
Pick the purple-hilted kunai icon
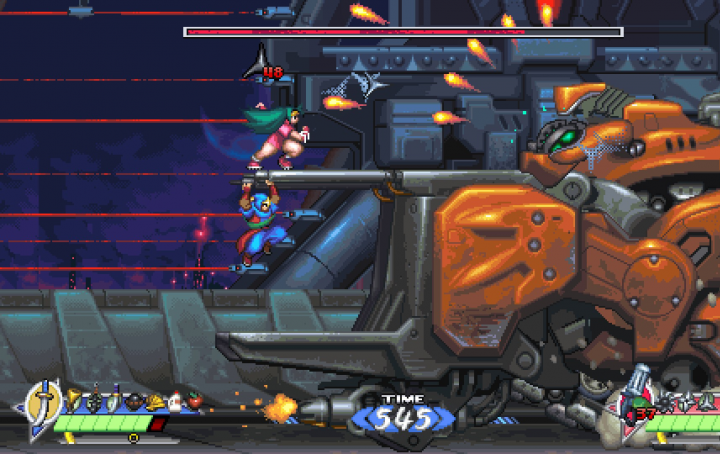point(115,401)
